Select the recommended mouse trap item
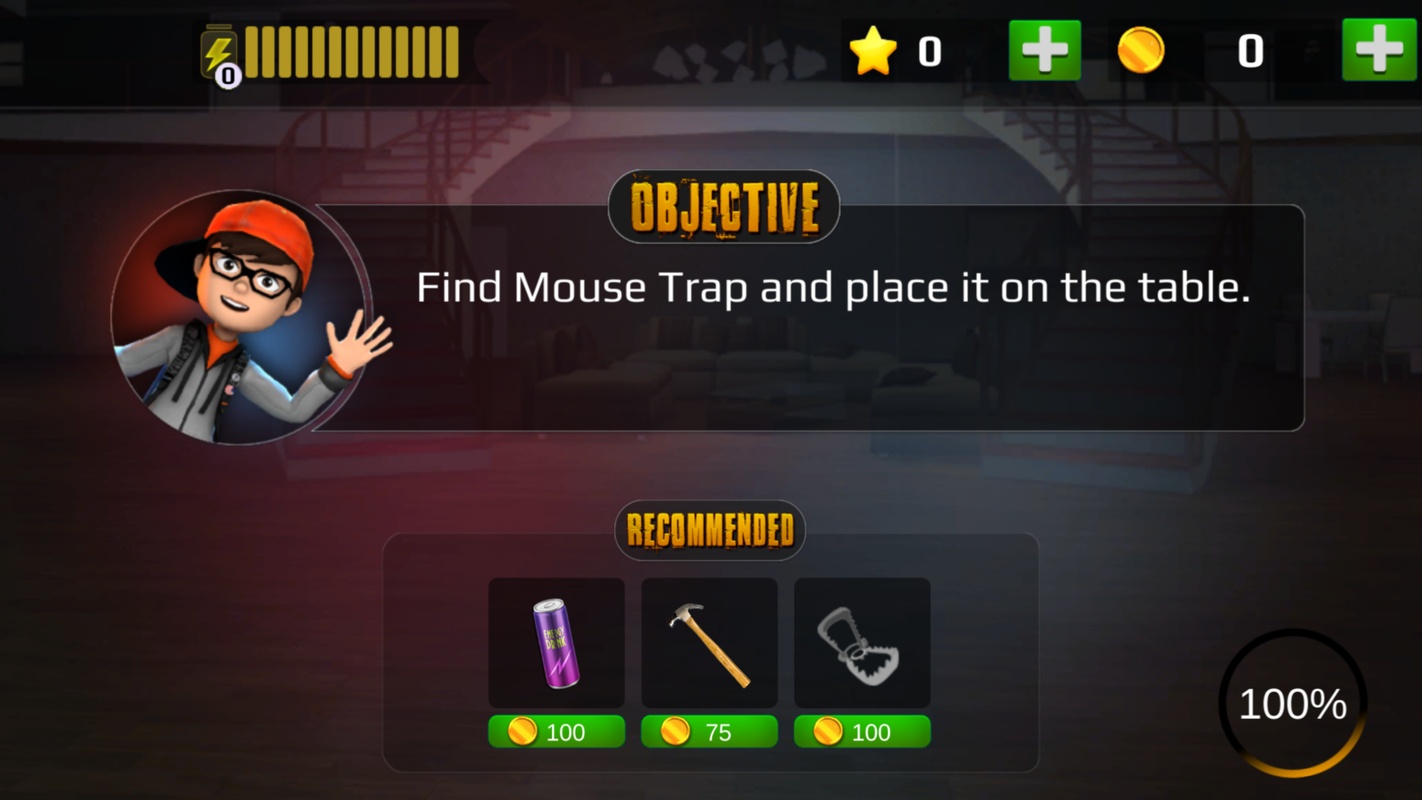 [862, 643]
